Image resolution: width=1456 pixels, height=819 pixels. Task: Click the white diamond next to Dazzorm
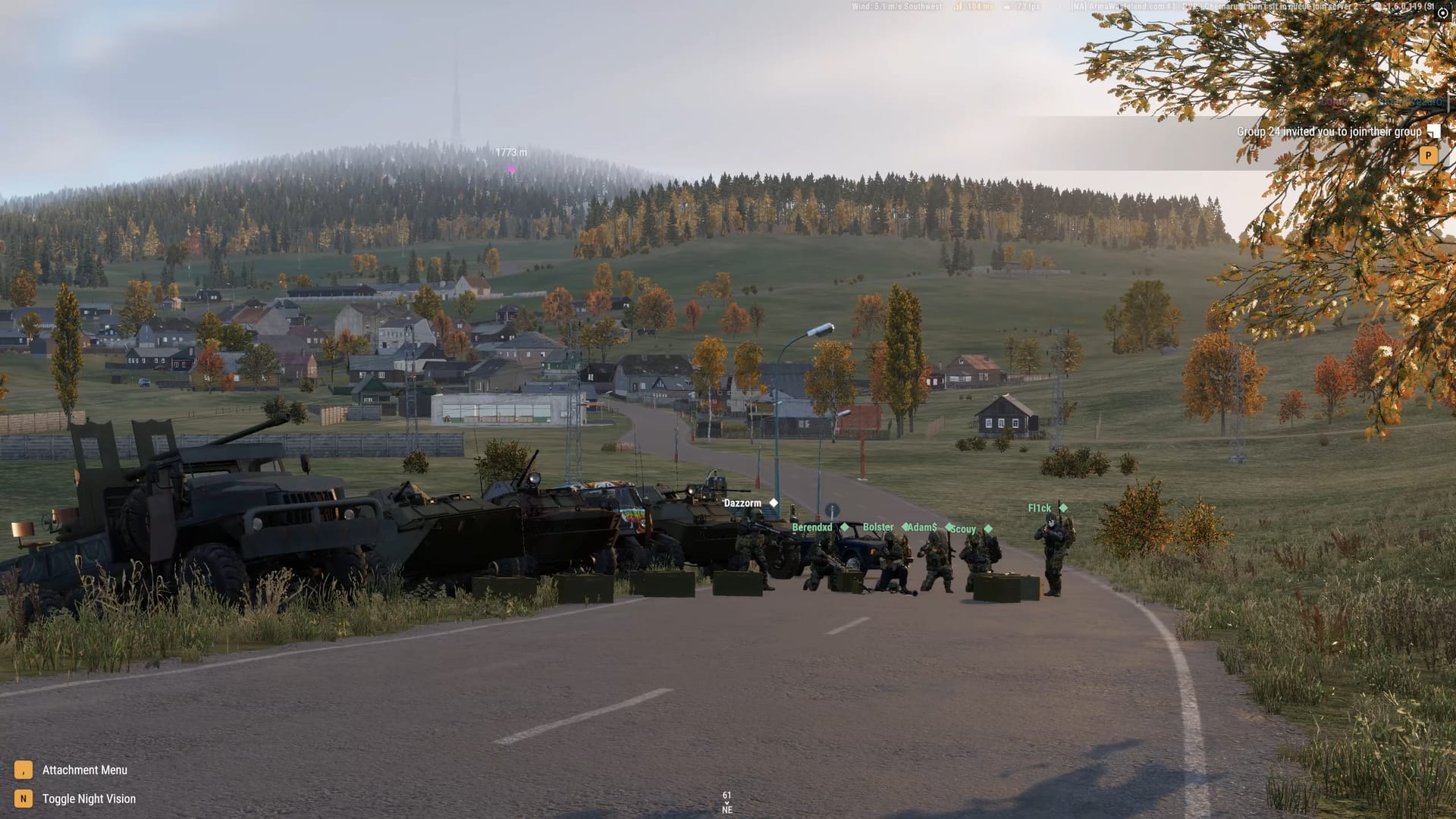click(773, 502)
